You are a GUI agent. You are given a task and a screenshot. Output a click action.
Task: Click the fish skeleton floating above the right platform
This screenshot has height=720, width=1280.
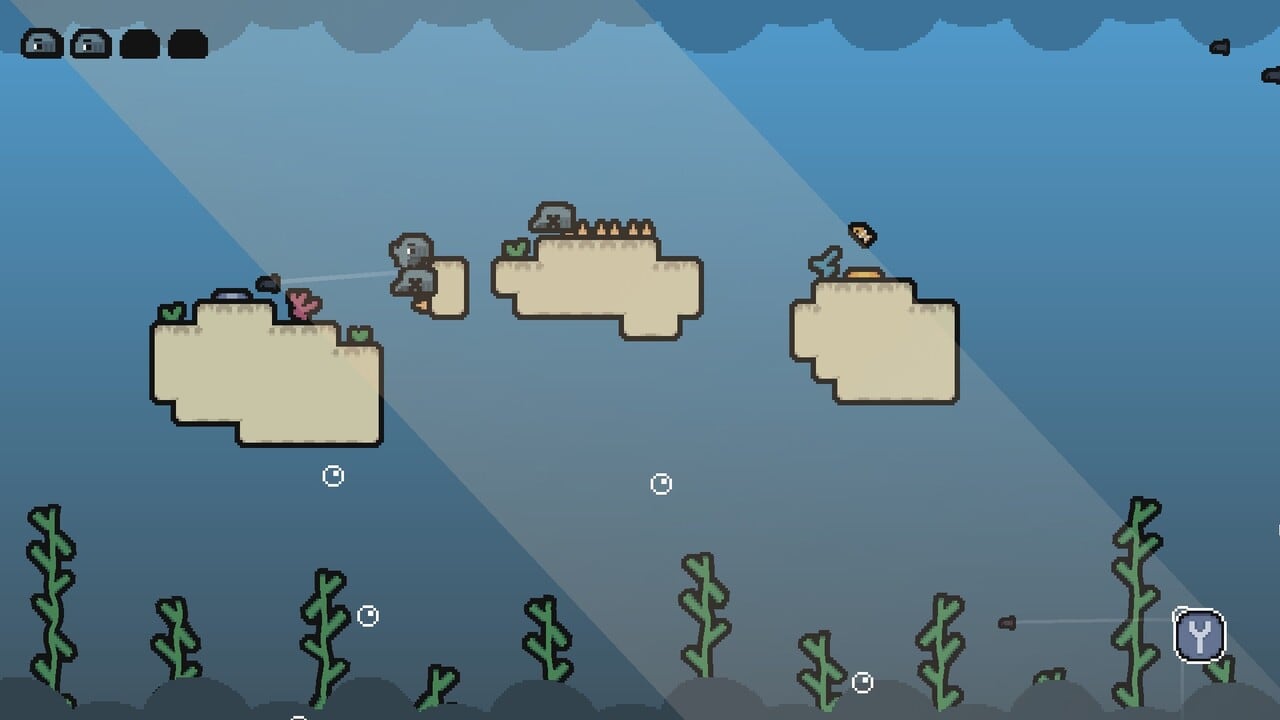pyautogui.click(x=861, y=232)
